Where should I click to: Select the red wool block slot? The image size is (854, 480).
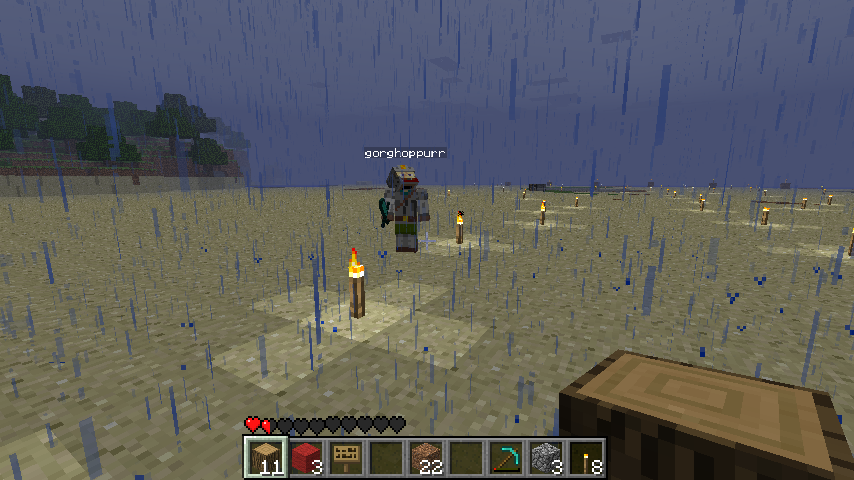(x=306, y=458)
